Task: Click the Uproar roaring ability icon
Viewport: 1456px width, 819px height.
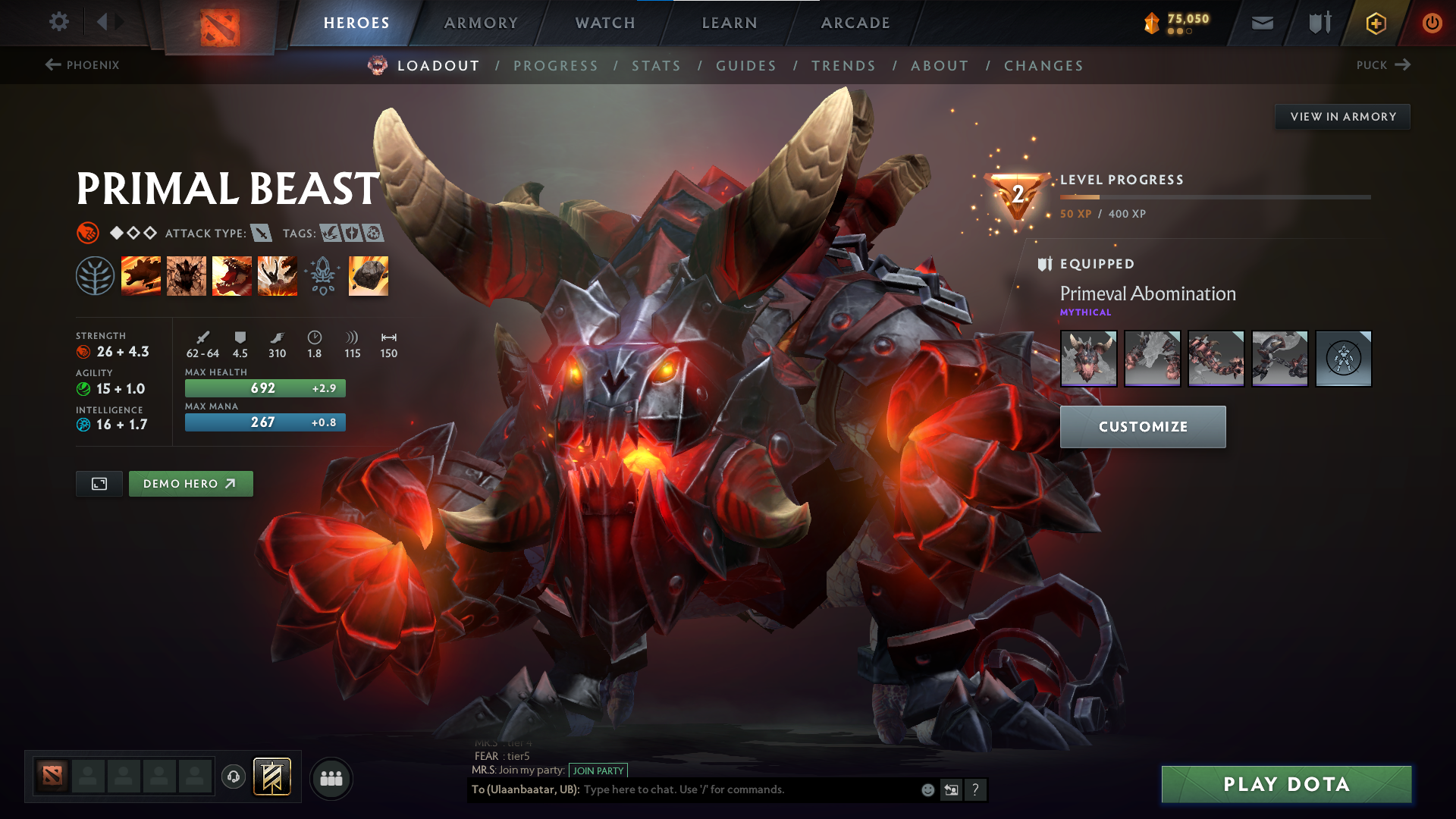Action: click(x=232, y=276)
